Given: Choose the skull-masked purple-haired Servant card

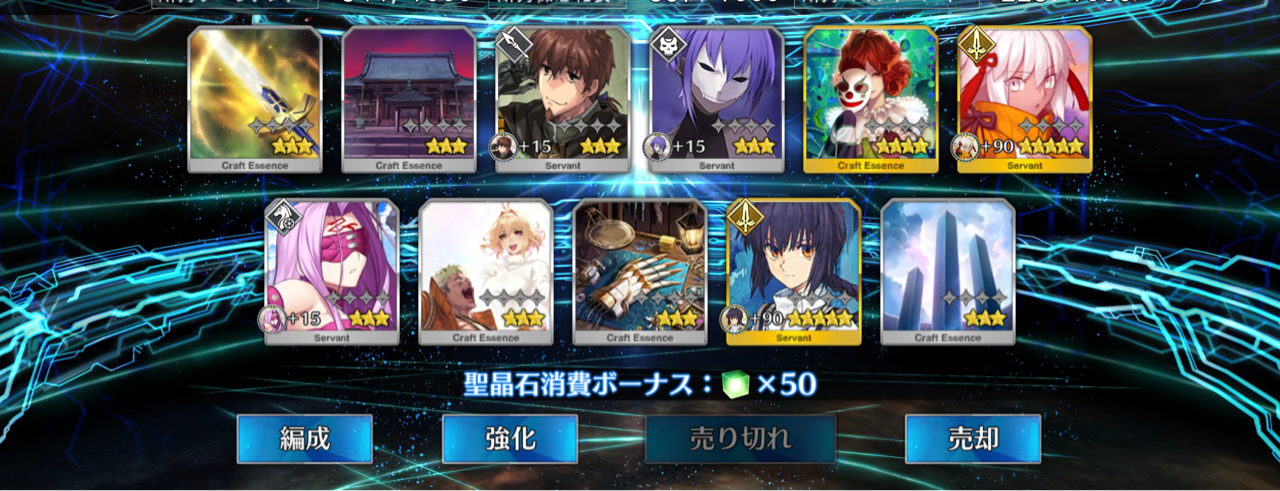Looking at the screenshot, I should pyautogui.click(x=717, y=99).
